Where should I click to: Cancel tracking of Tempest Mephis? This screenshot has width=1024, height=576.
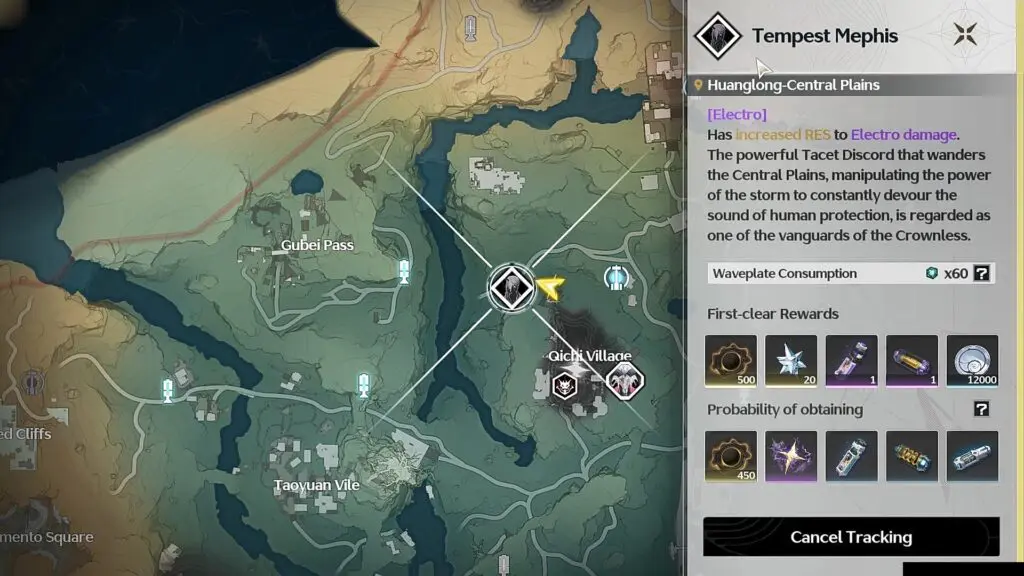point(851,537)
